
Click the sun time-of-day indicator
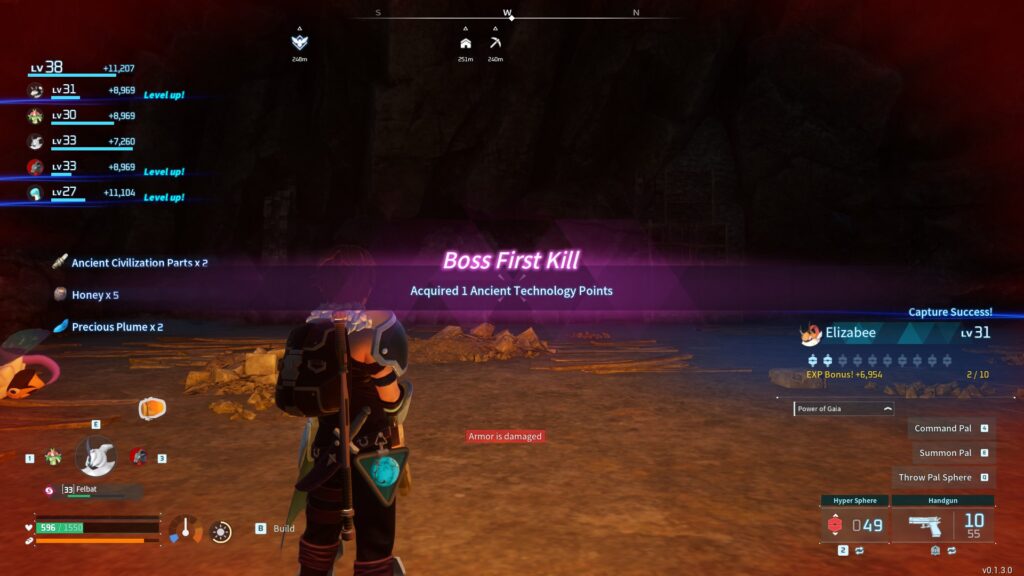click(x=221, y=531)
